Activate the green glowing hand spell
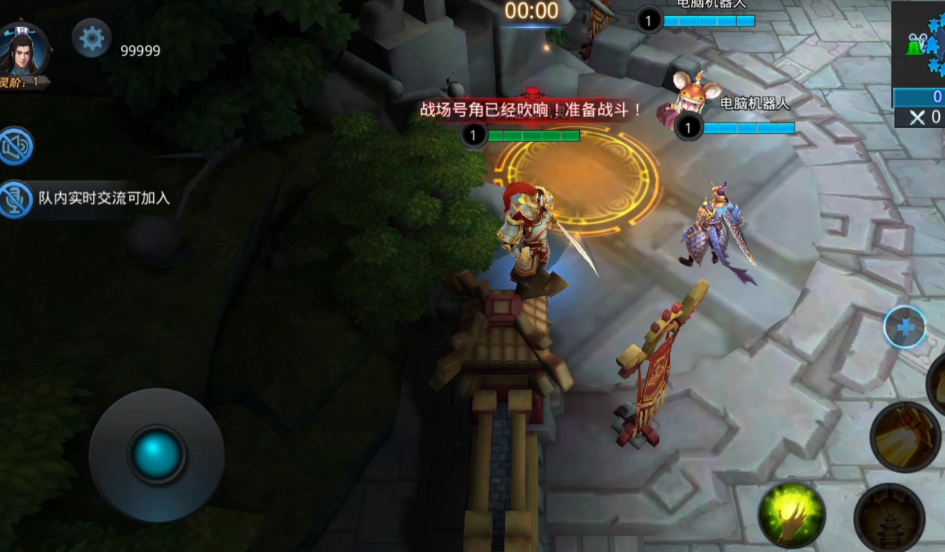Viewport: 945px width, 552px height. (792, 515)
